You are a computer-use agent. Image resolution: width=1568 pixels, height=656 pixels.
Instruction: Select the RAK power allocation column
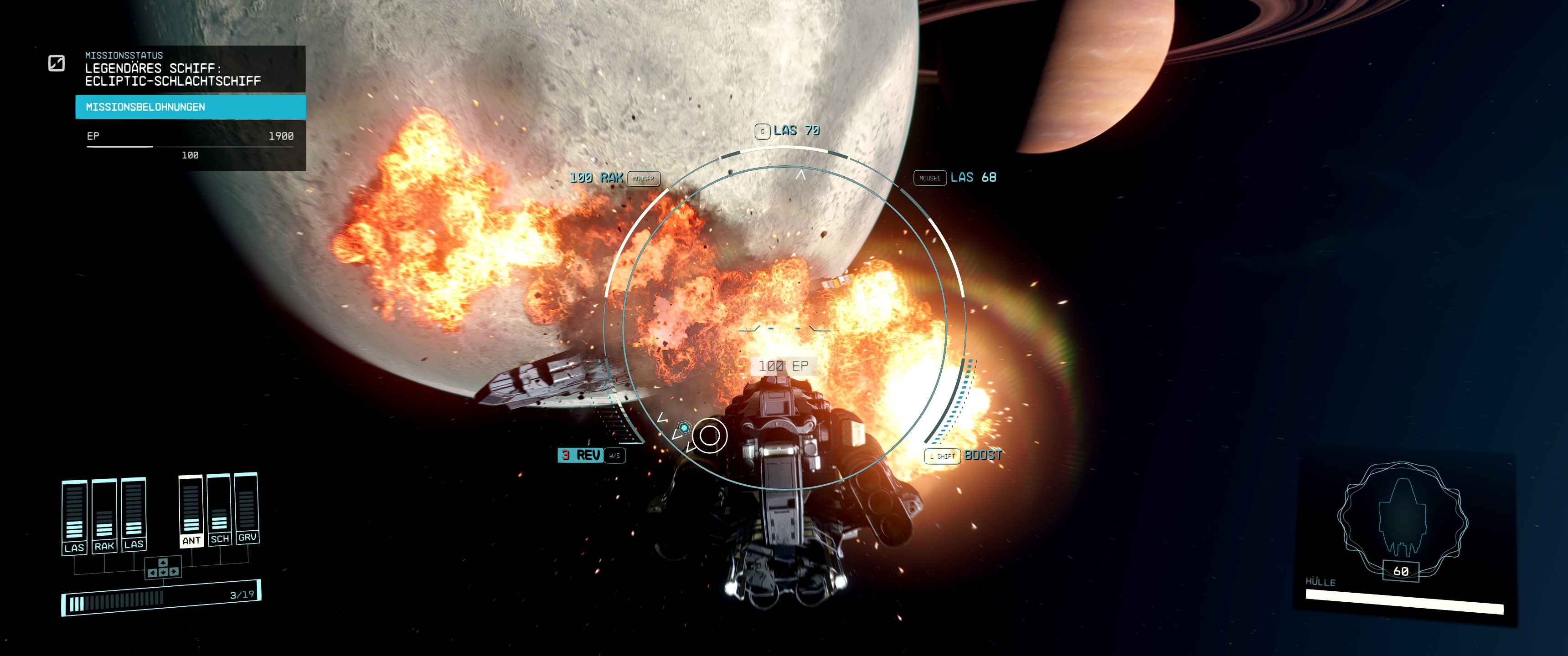(x=104, y=516)
